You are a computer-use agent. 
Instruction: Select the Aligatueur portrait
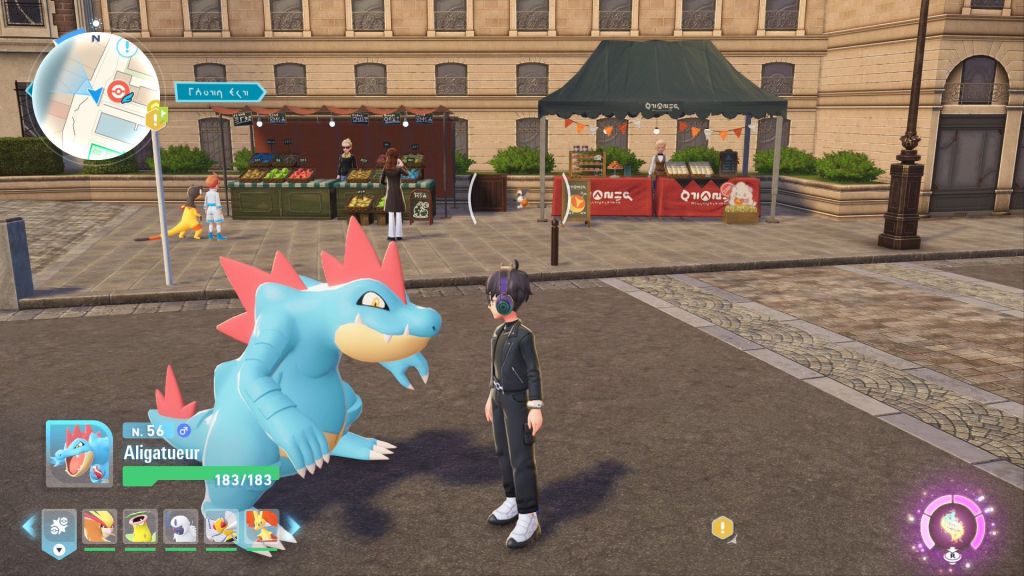click(78, 453)
